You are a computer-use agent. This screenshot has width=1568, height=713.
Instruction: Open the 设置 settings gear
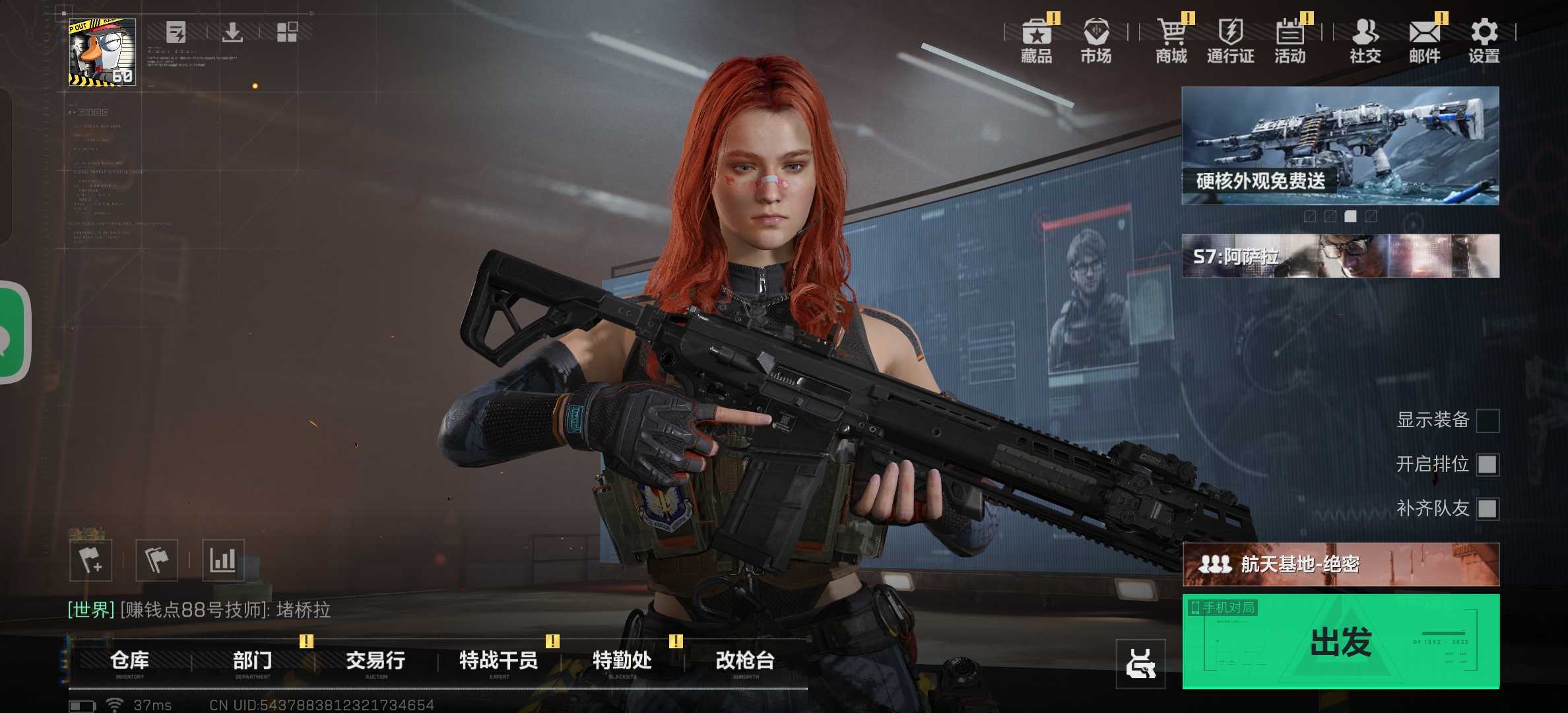pyautogui.click(x=1484, y=41)
